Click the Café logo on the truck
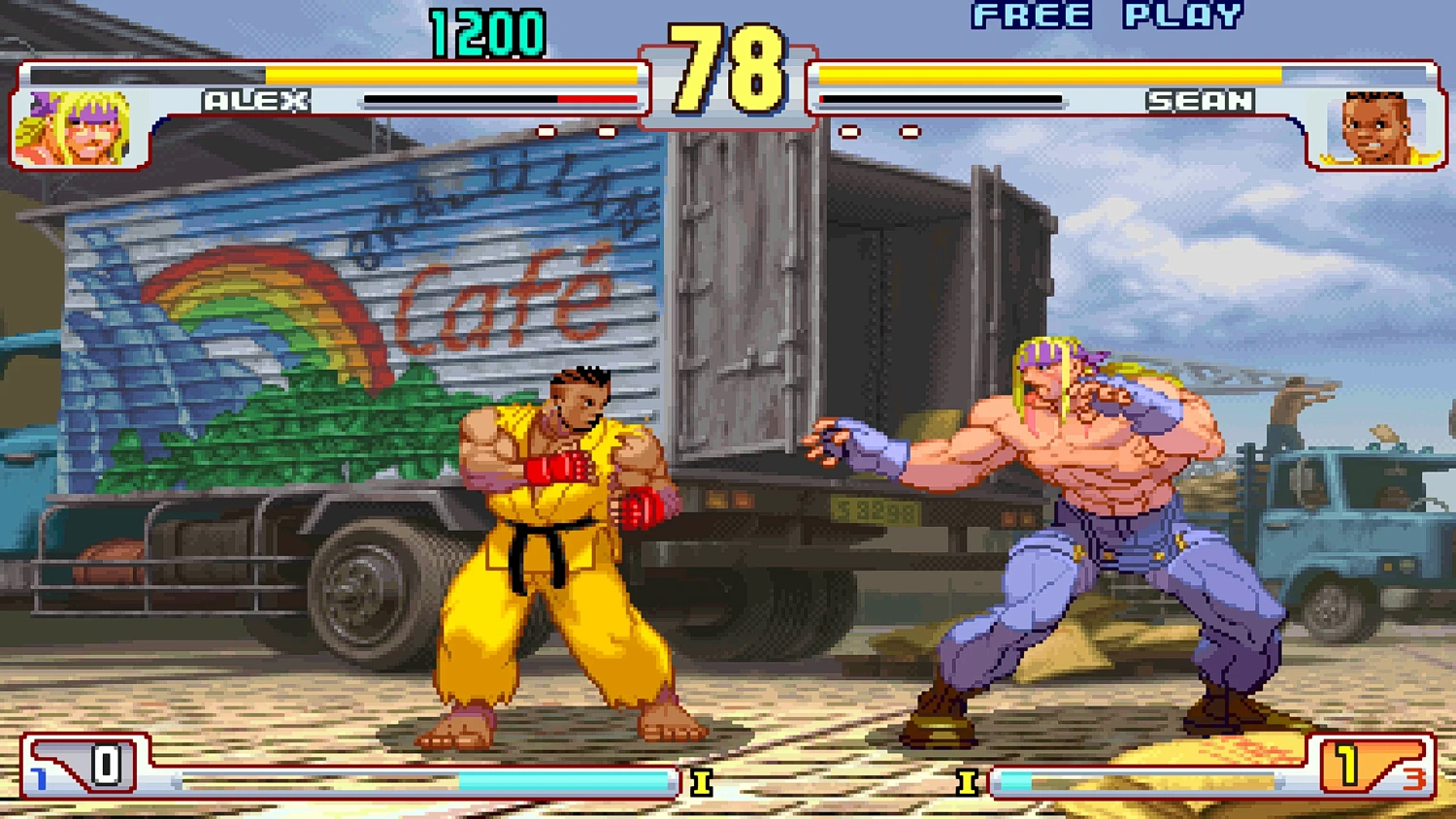Image resolution: width=1456 pixels, height=819 pixels. point(505,301)
